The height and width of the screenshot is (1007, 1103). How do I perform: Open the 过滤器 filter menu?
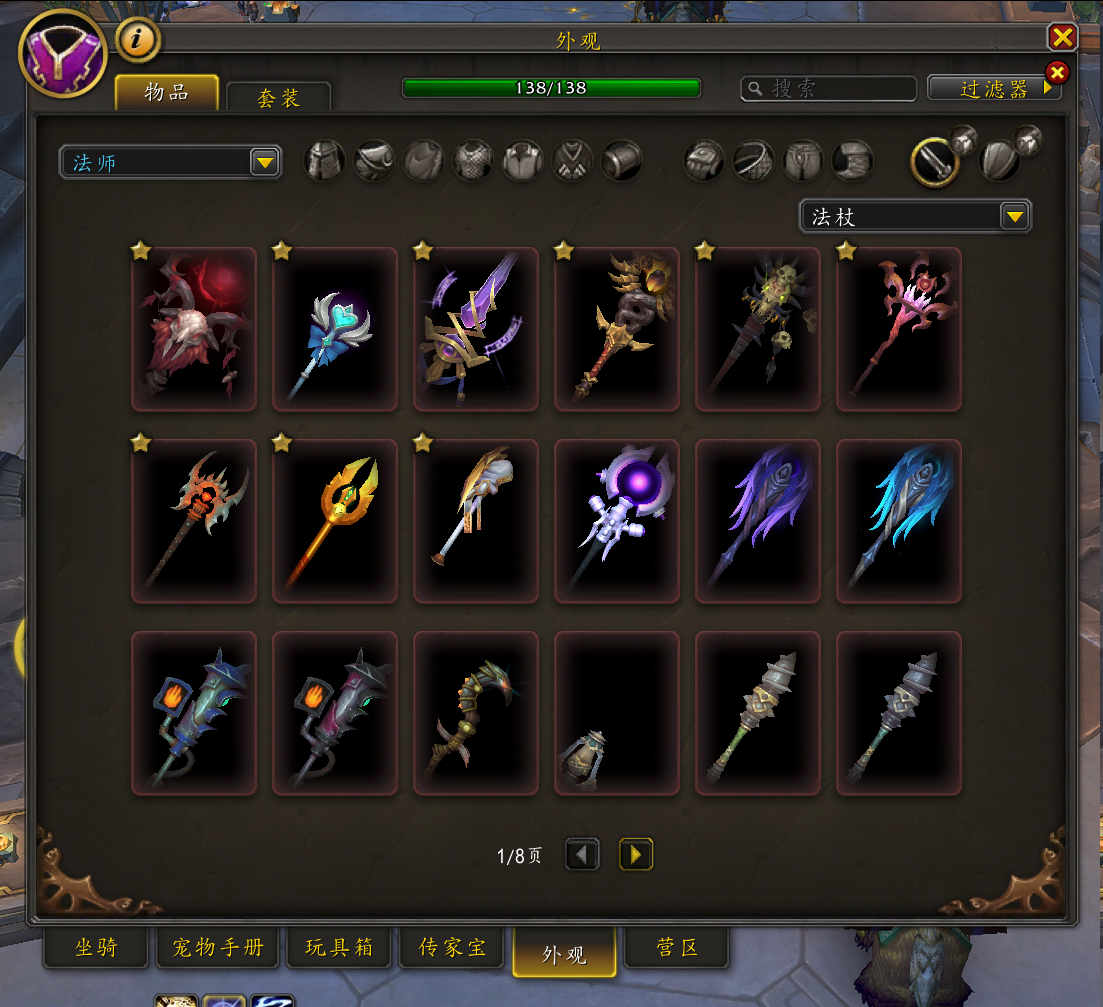[993, 89]
